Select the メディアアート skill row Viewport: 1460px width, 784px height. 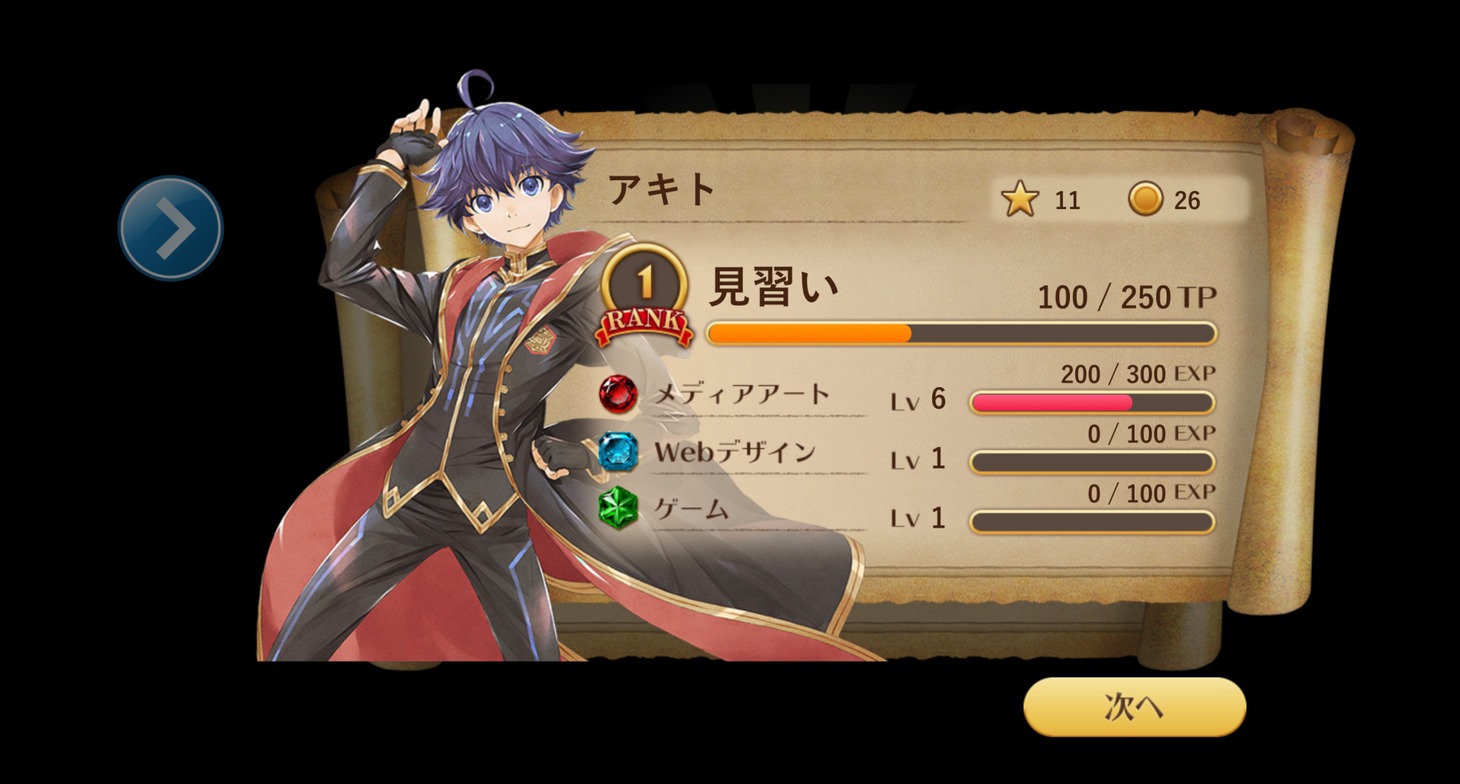coord(741,394)
